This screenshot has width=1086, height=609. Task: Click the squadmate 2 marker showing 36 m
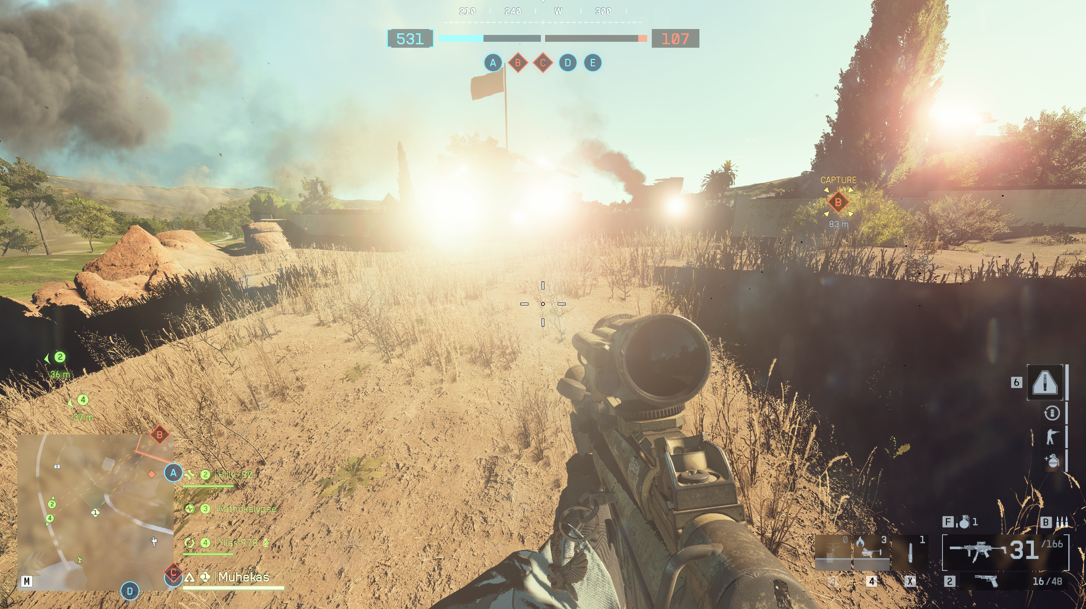pos(59,358)
